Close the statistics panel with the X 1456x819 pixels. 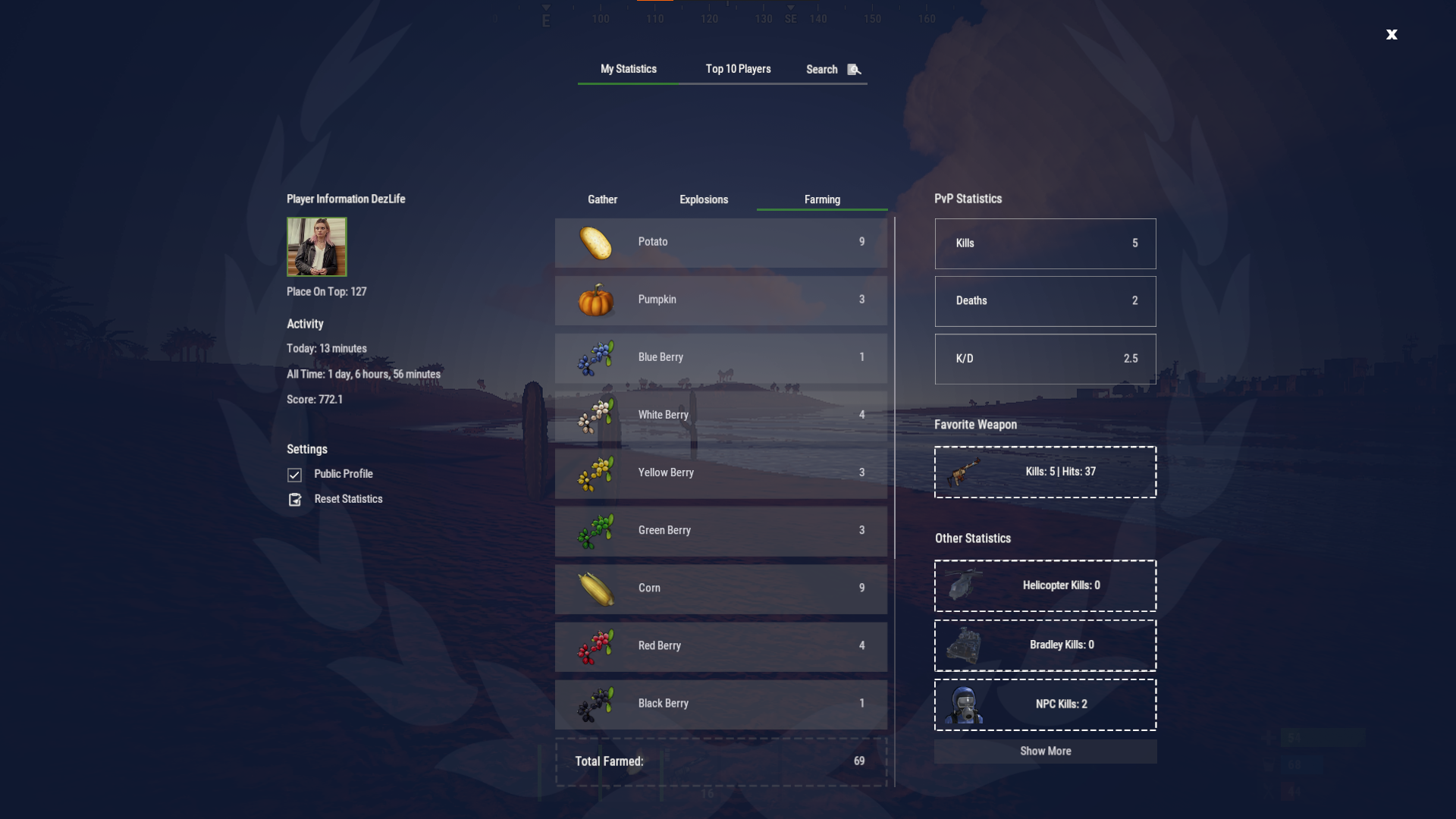[1392, 34]
